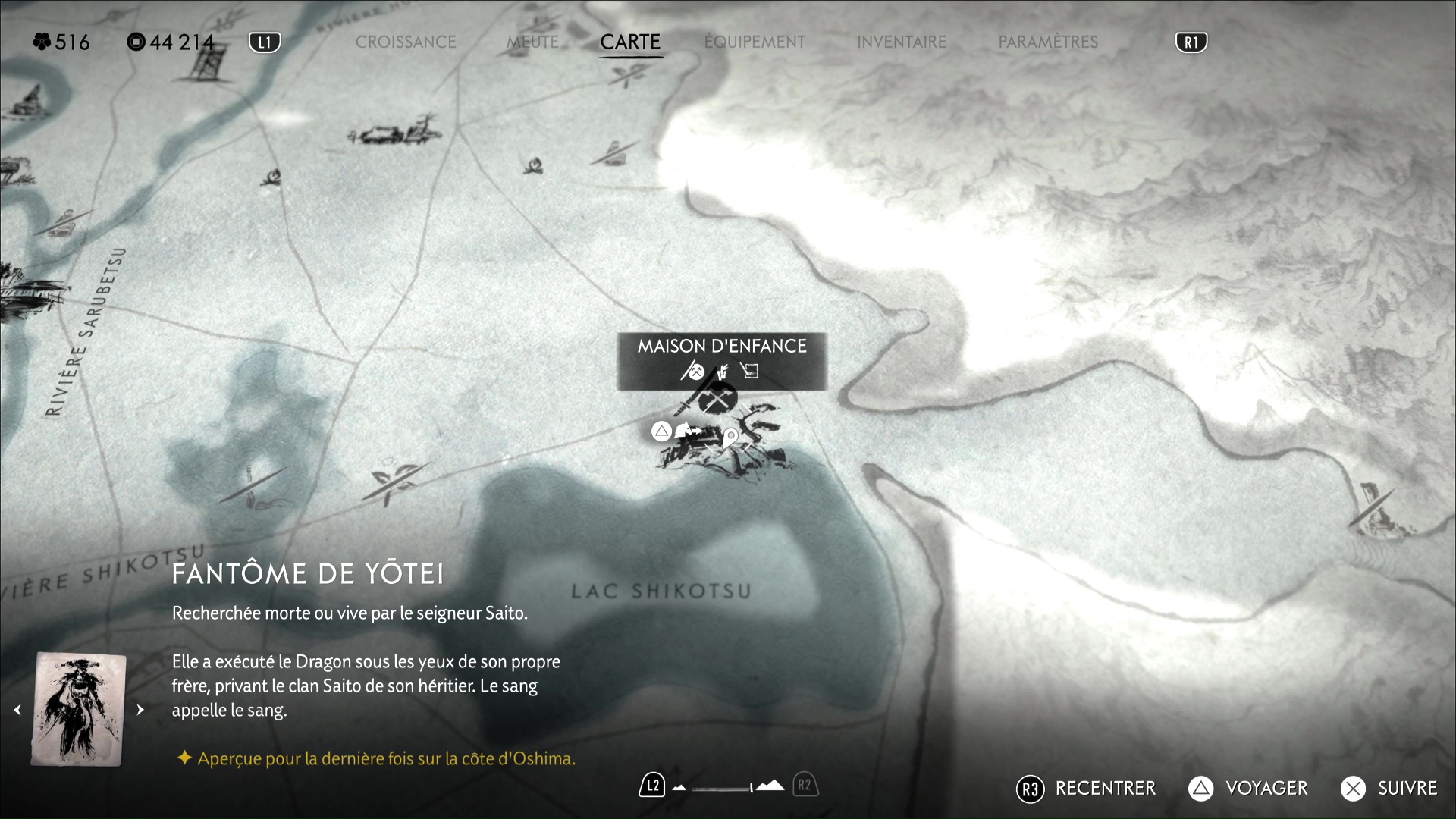Open the Meute tab
1456x819 pixels.
click(x=532, y=42)
